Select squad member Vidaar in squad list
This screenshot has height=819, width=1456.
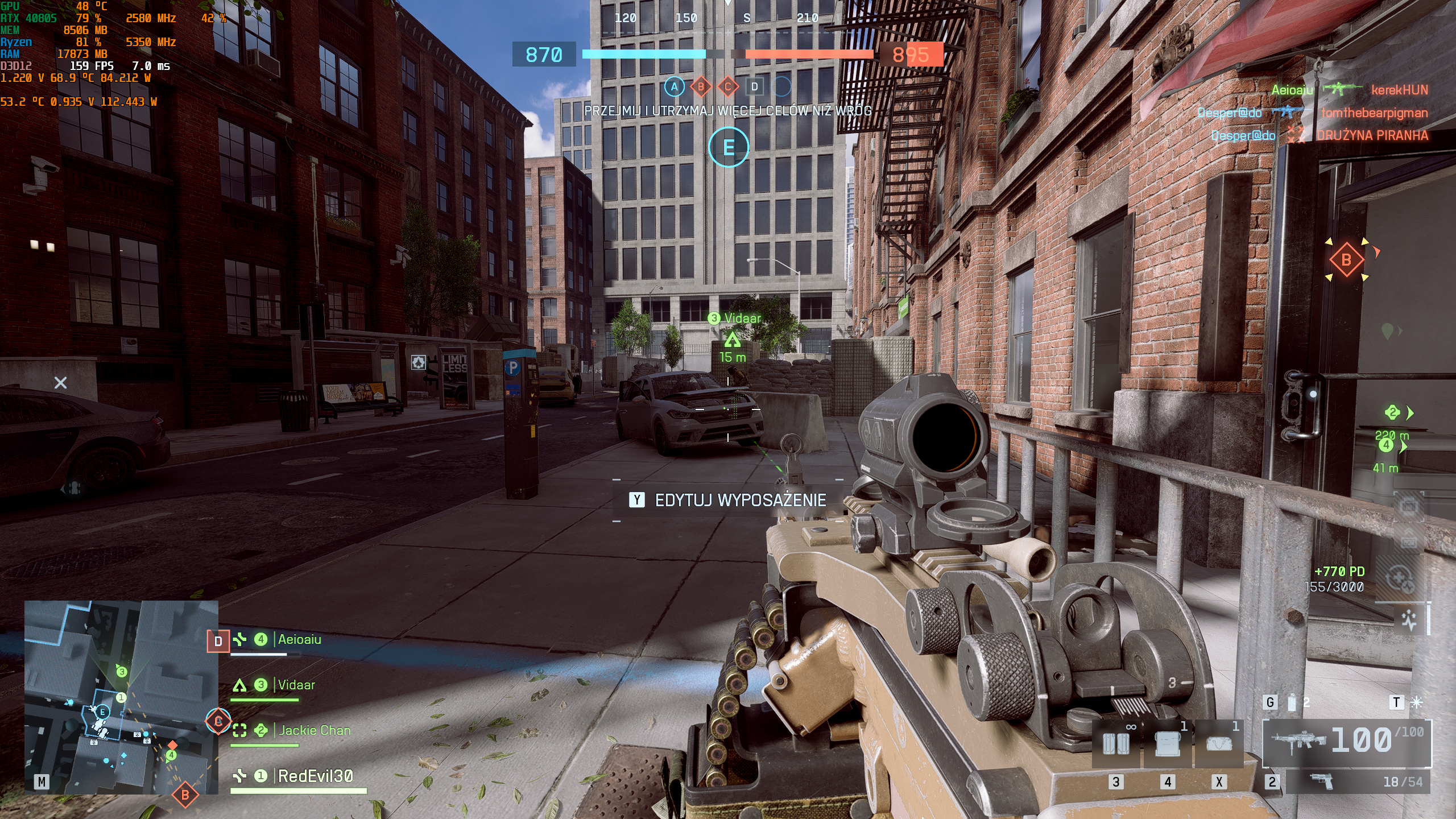click(296, 685)
